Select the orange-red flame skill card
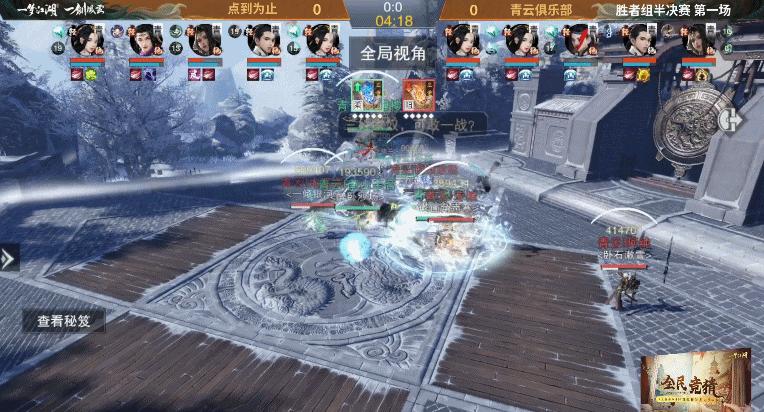 [418, 94]
